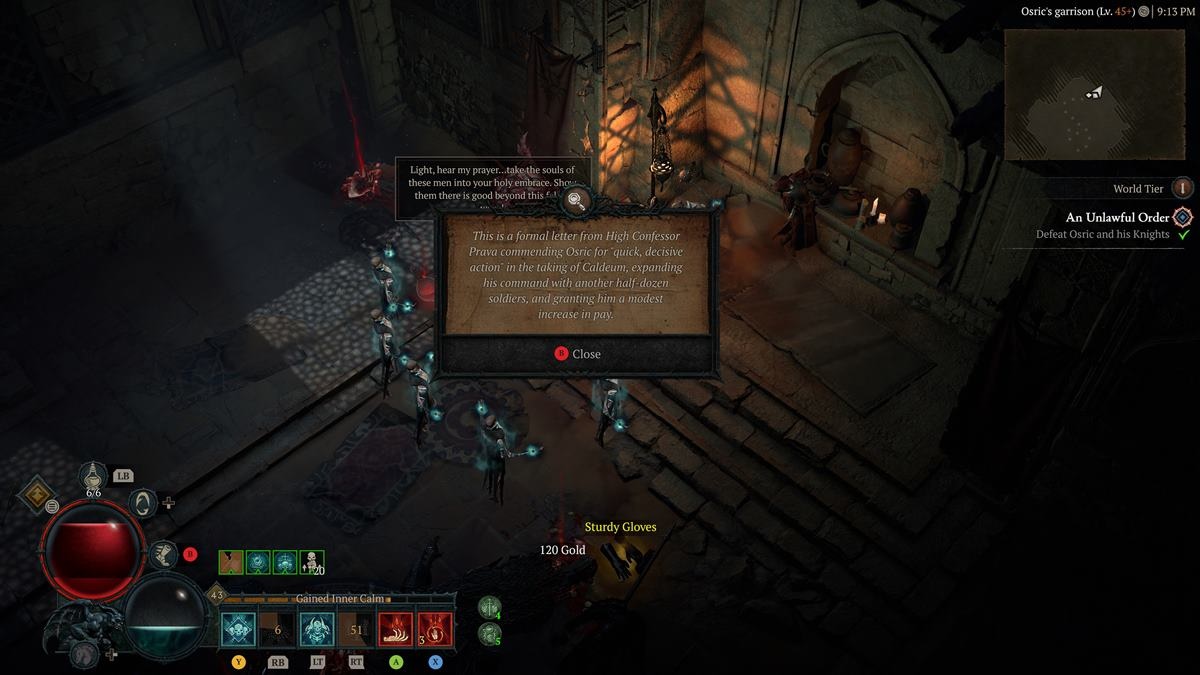Screen dimensions: 1200x675
Task: Inspect the green buff icon showing 4
Action: click(x=490, y=607)
